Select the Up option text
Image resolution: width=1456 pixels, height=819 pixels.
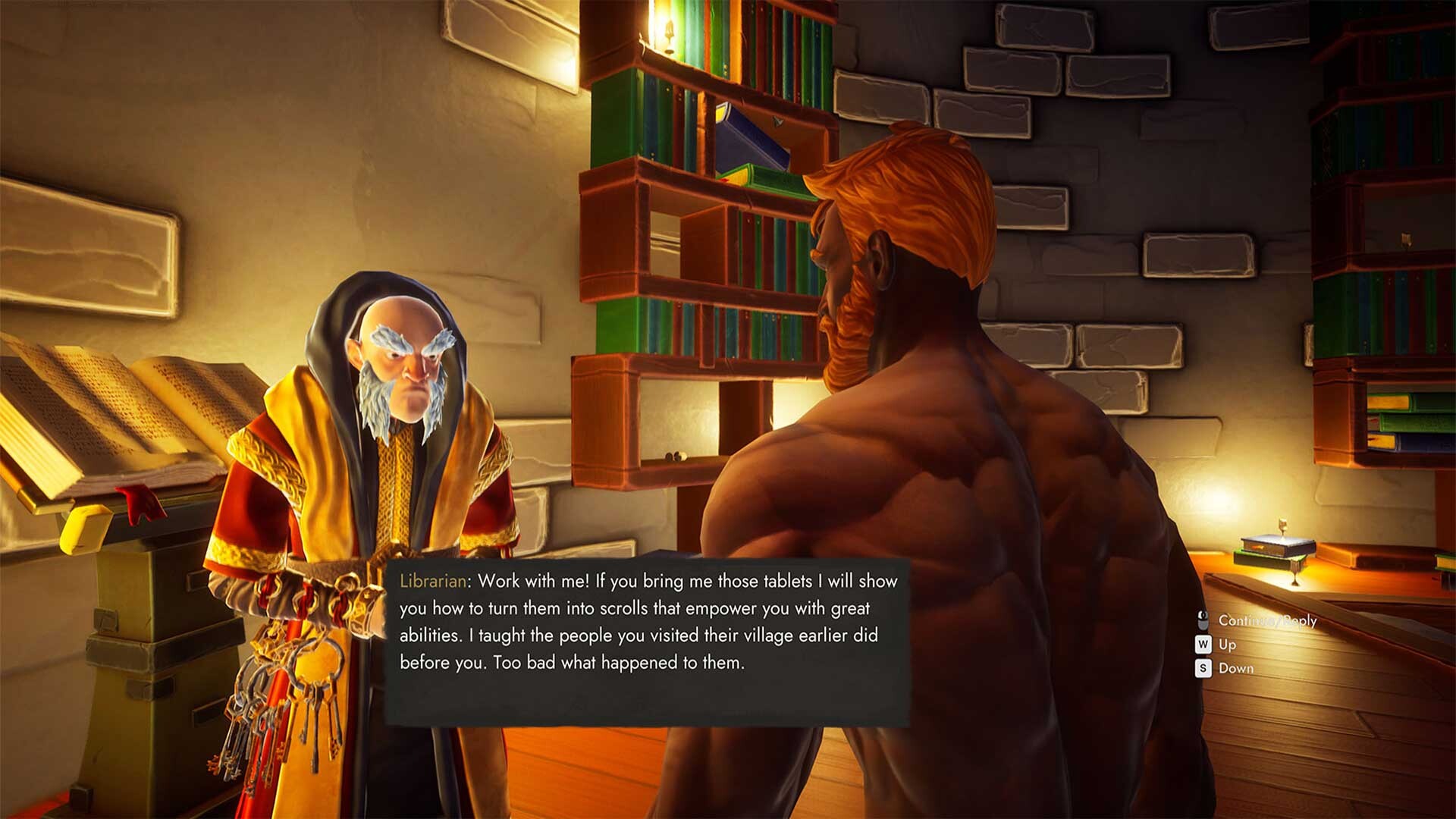click(1227, 645)
